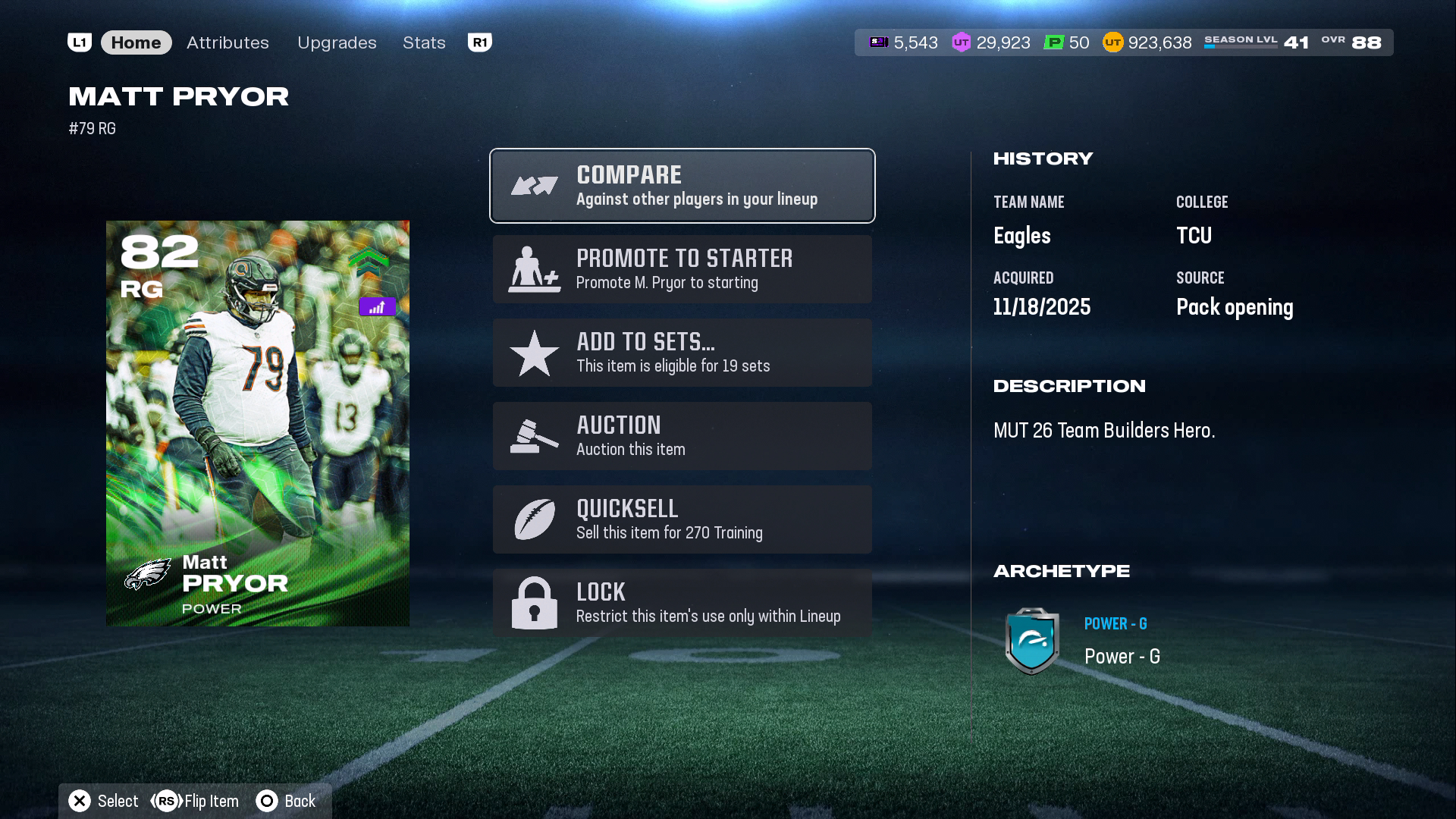Viewport: 1456px width, 819px height.
Task: Lock this item to Lineup
Action: pyautogui.click(x=682, y=603)
